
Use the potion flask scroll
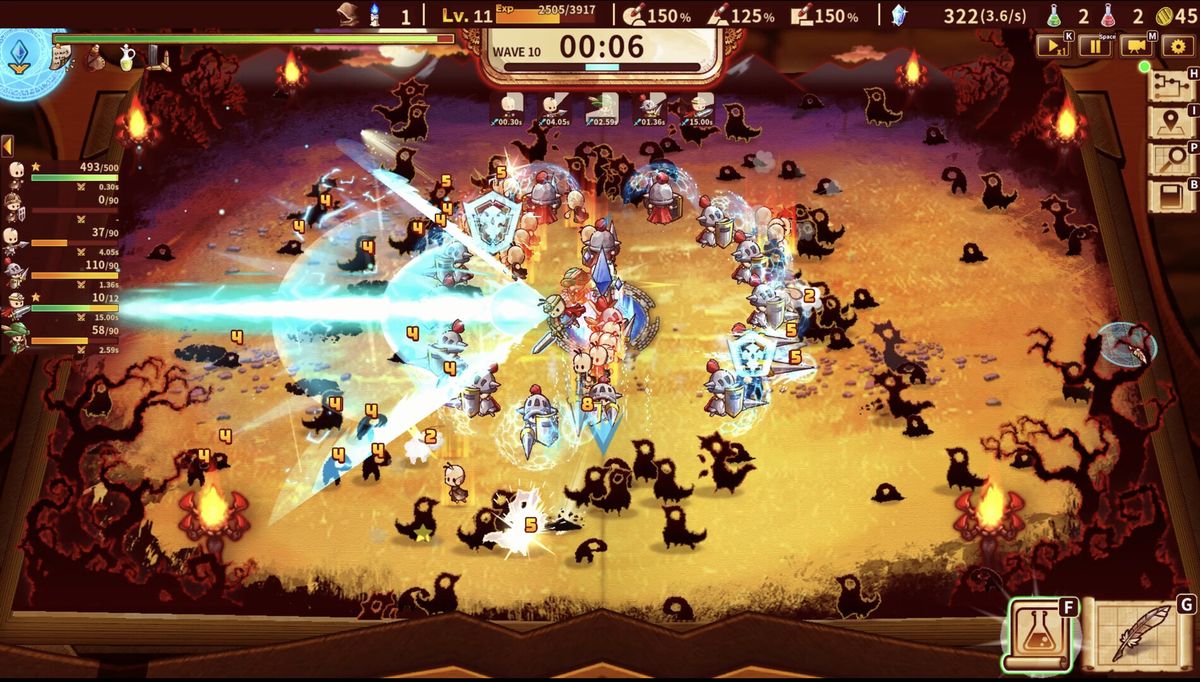(x=1040, y=633)
